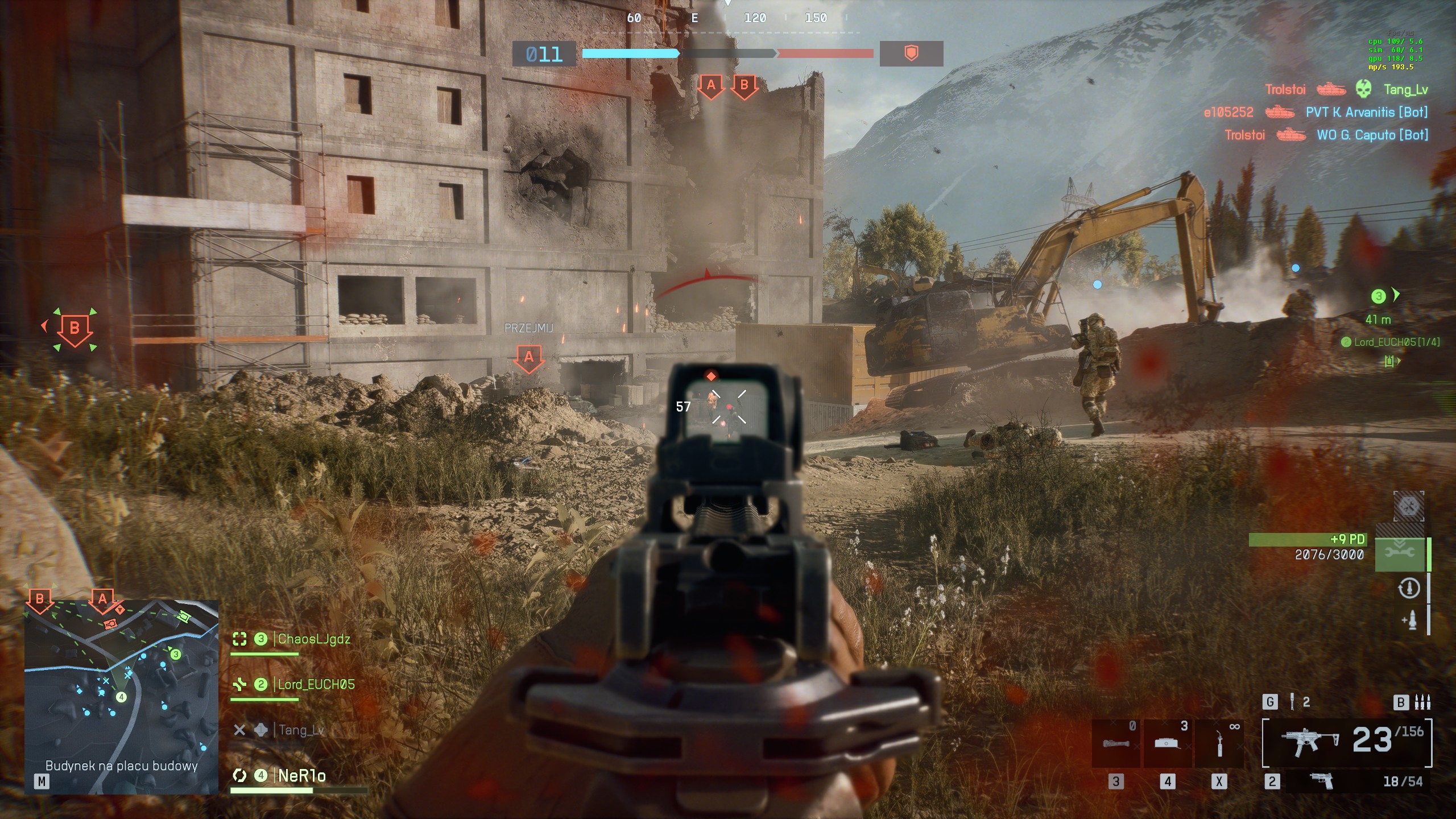Image resolution: width=1456 pixels, height=819 pixels.
Task: Select the add-ammo bullet plus icon
Action: pos(1409,619)
